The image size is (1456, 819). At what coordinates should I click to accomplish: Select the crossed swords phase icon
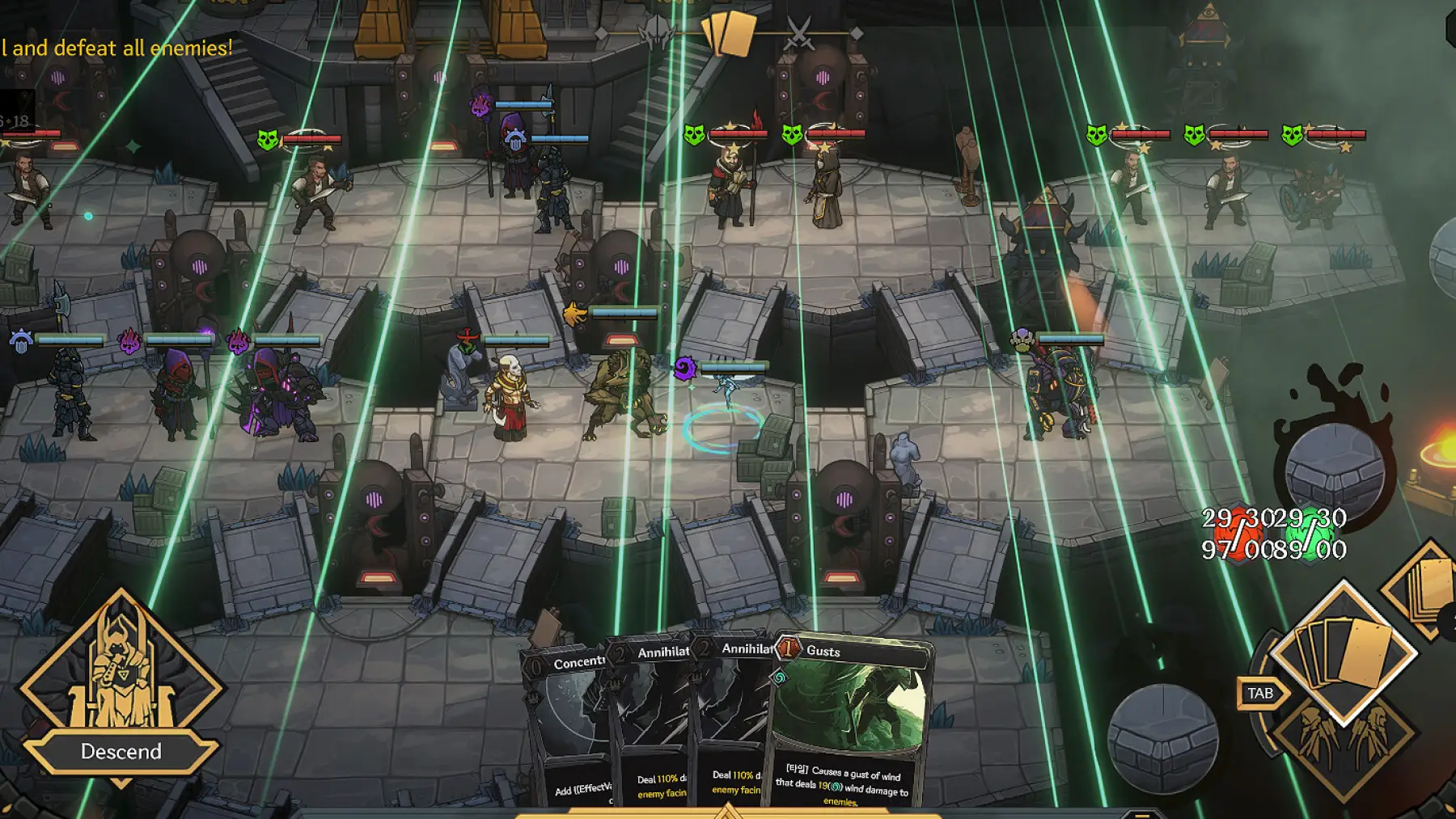point(799,34)
